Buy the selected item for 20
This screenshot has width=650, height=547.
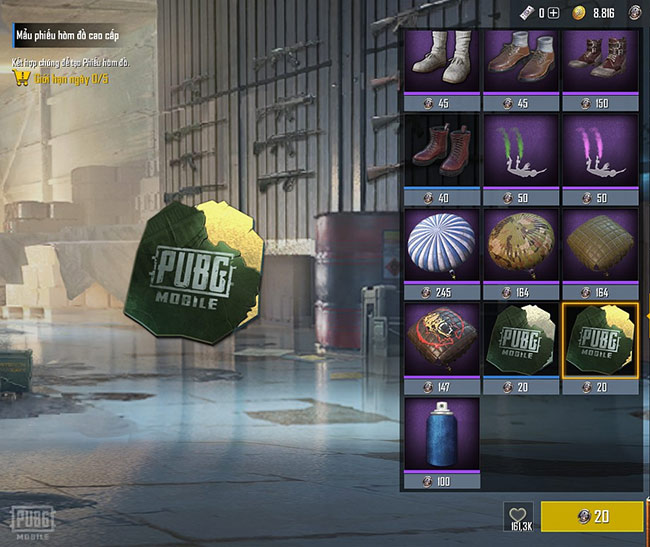click(591, 517)
